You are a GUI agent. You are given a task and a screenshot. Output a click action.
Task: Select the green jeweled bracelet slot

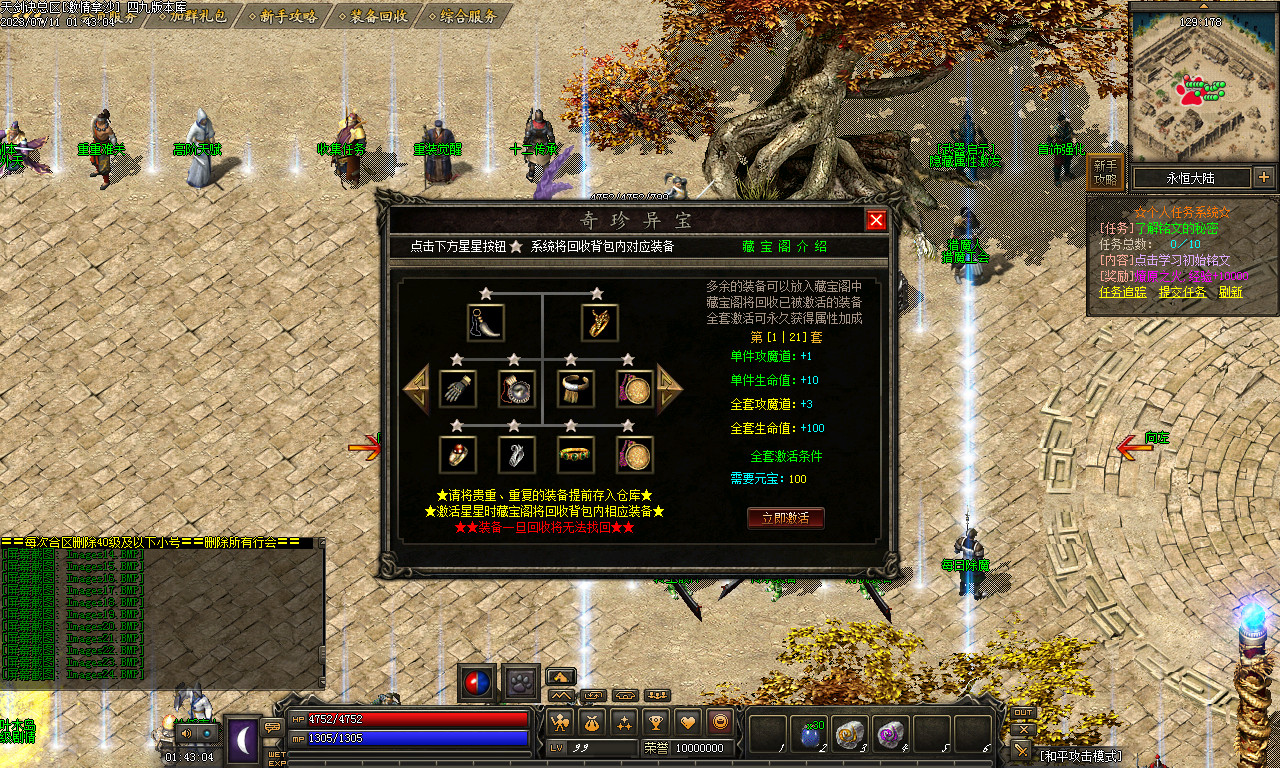click(576, 454)
